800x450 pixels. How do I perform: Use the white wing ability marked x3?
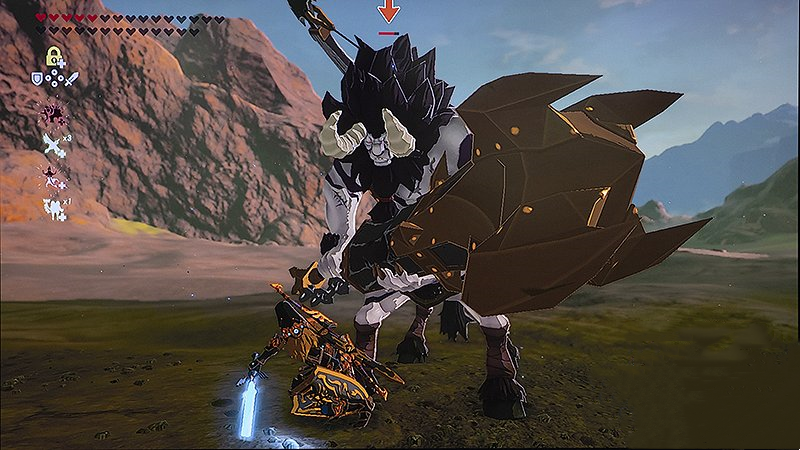[52, 143]
